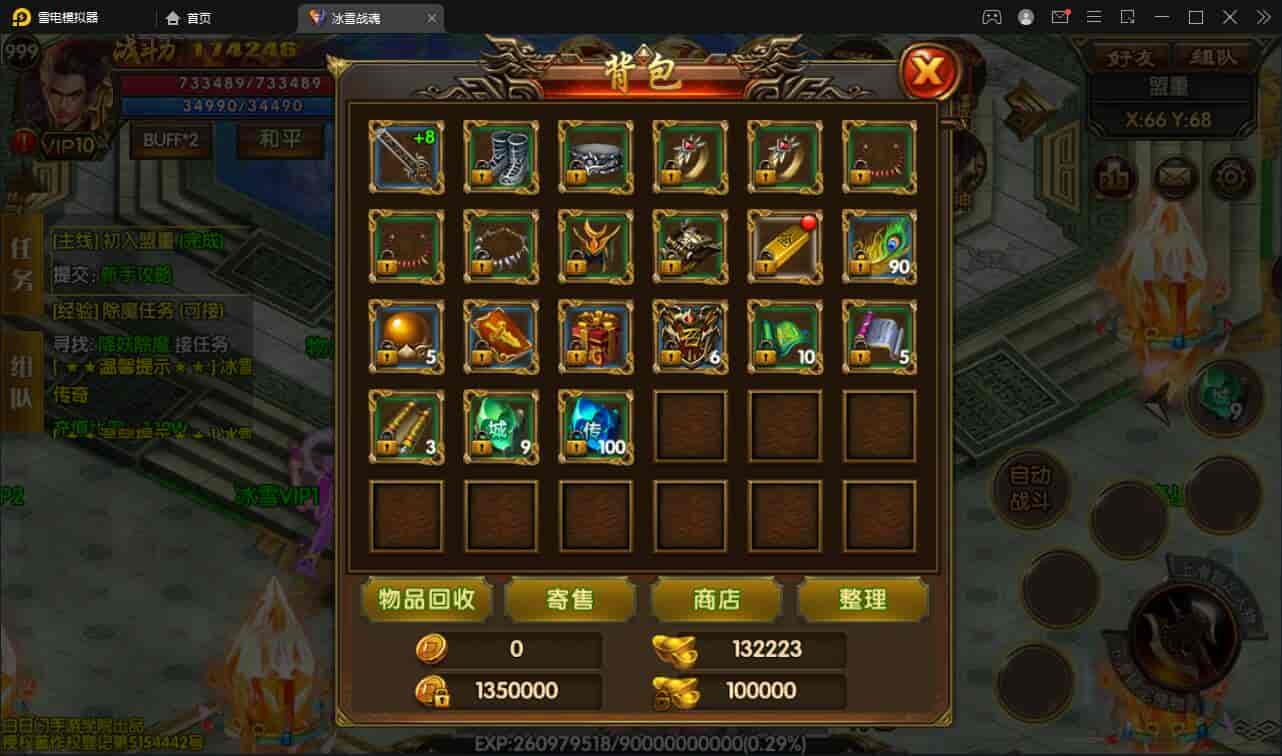Select the armored boots item
Image resolution: width=1282 pixels, height=756 pixels.
(501, 157)
